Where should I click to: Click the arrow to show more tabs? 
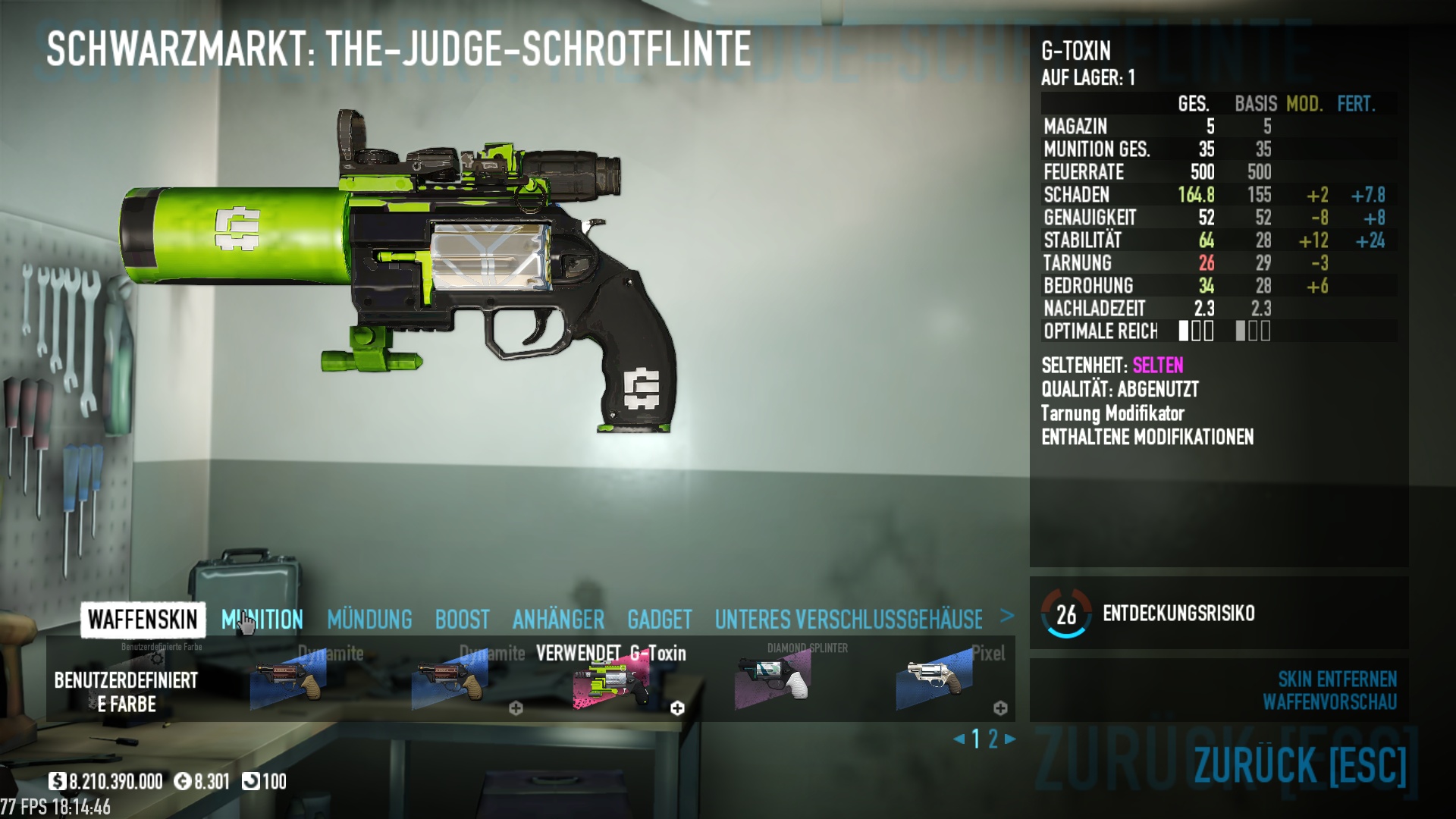pyautogui.click(x=1007, y=616)
